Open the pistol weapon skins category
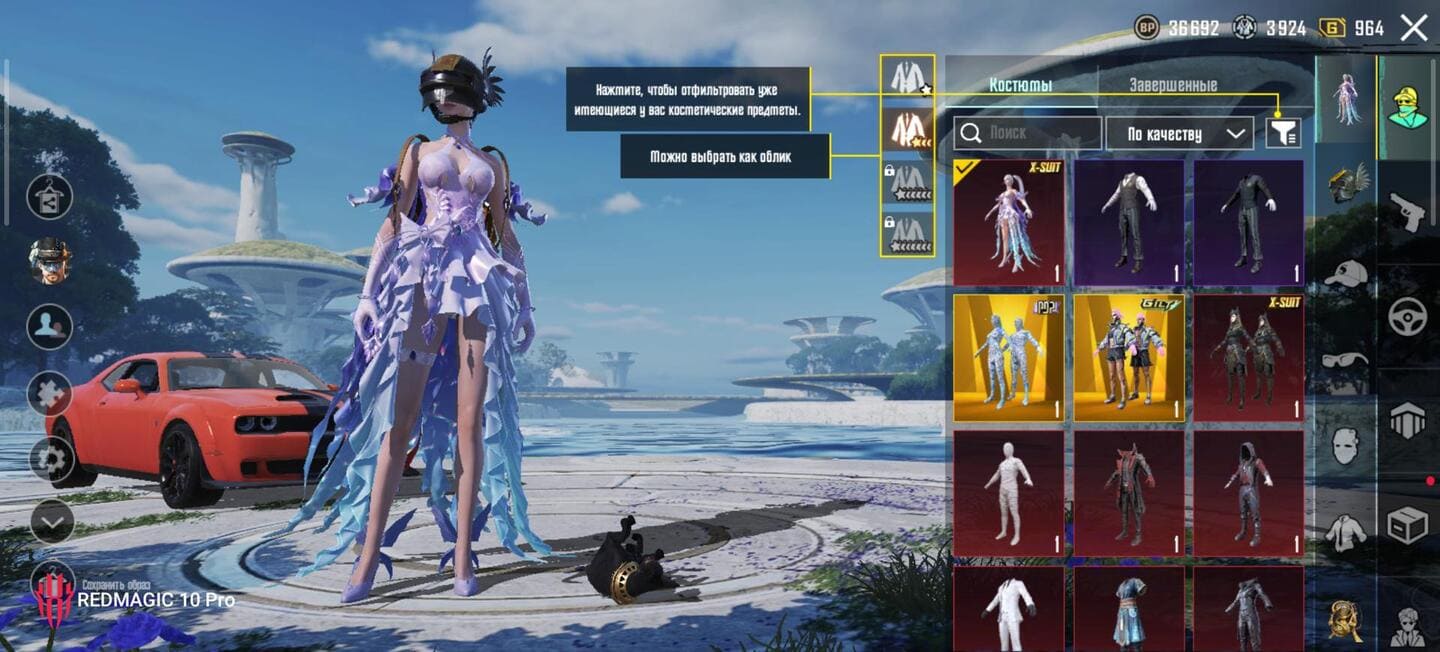 1408,211
